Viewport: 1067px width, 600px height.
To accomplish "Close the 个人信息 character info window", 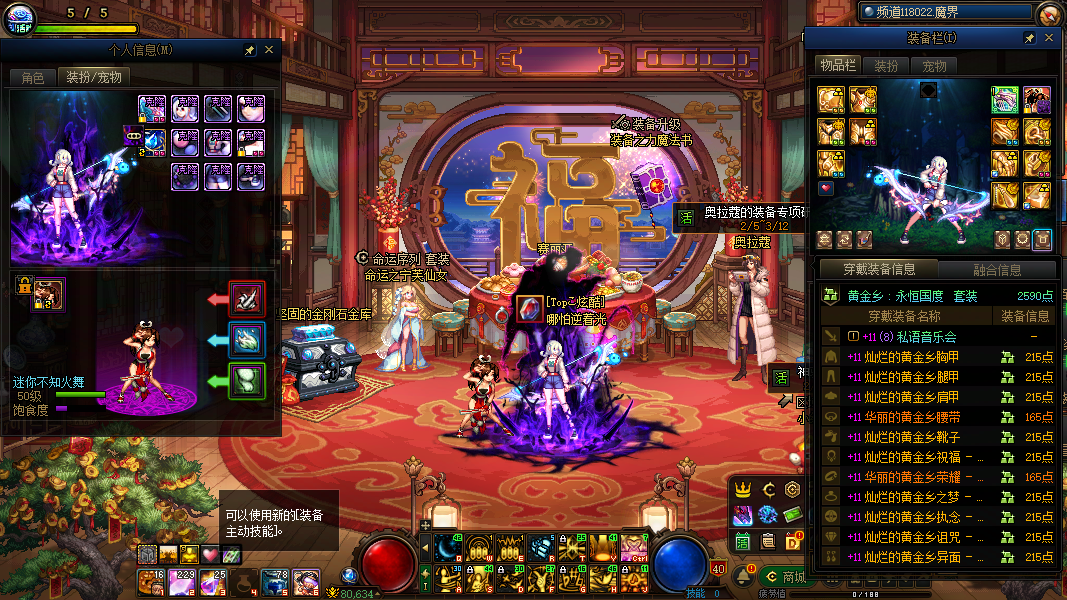I will 269,50.
